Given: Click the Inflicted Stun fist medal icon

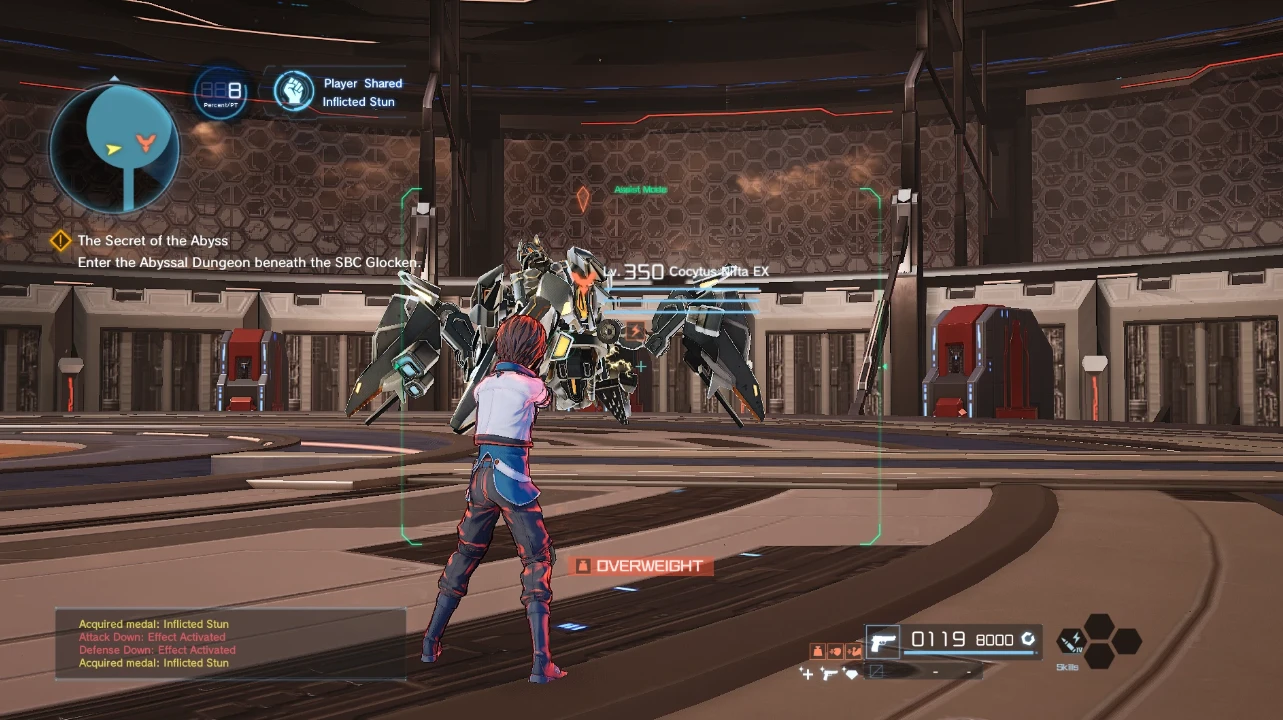Looking at the screenshot, I should (293, 91).
